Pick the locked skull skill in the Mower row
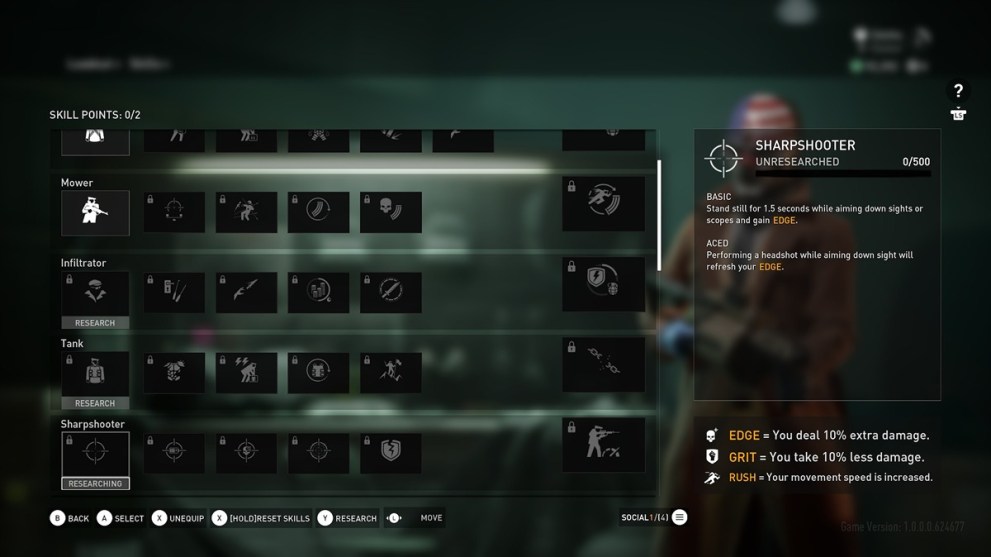The image size is (991, 557). coord(390,212)
